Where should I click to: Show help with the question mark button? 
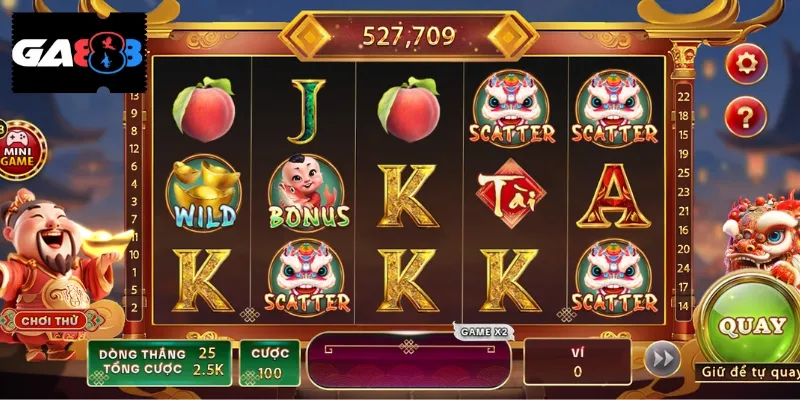745,118
